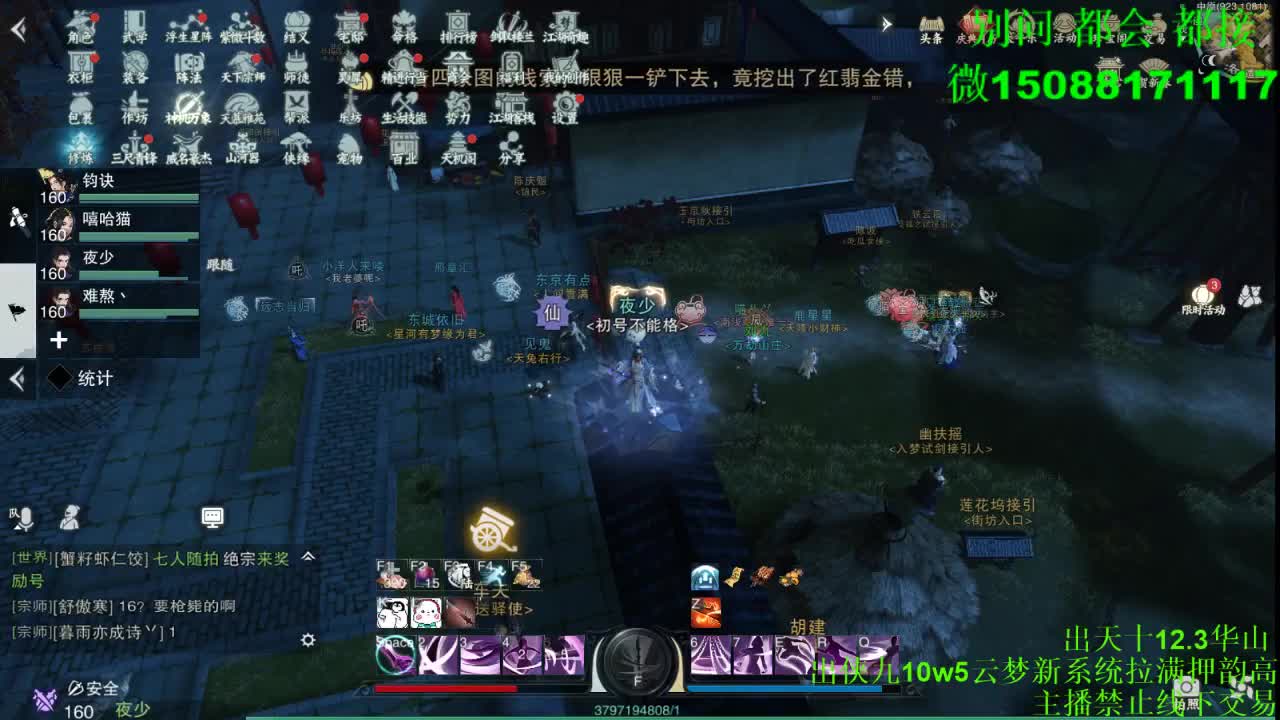Mute the voice chat microphone toggle

27,515
